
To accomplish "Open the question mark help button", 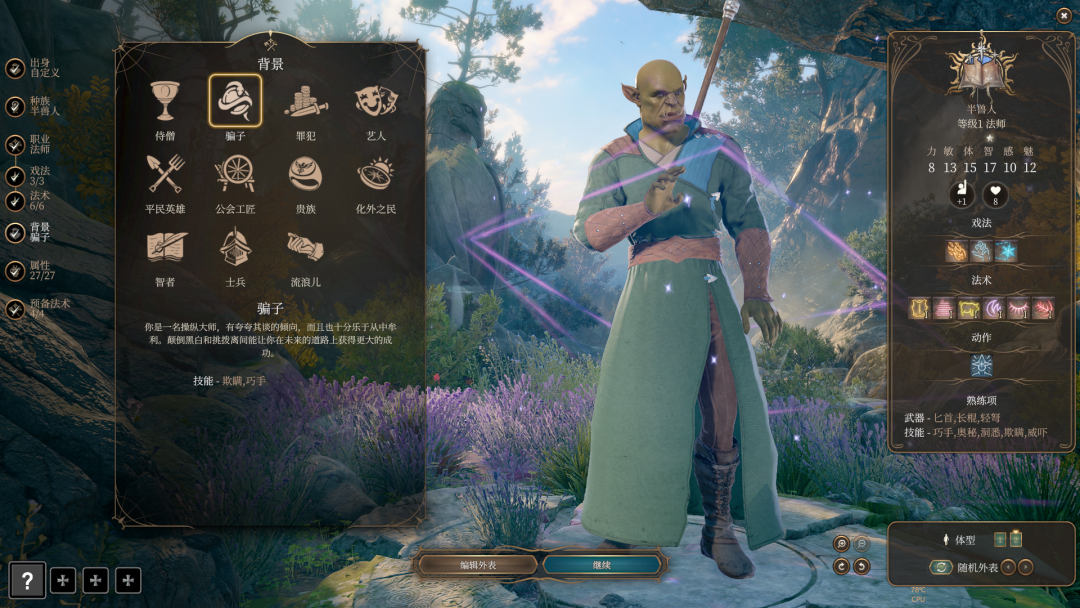I will [x=27, y=580].
